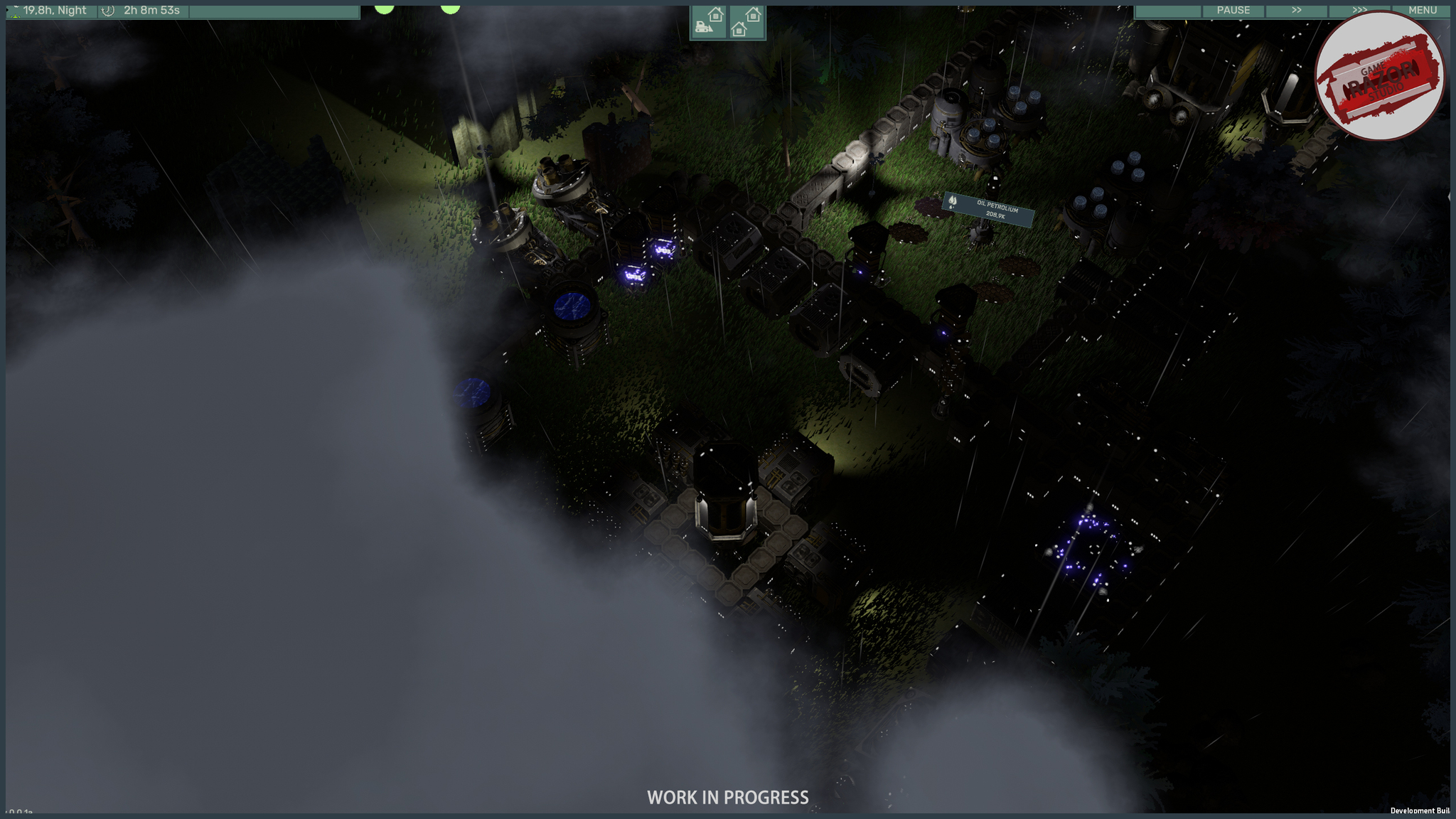Set triple fast-forward speed
Image resolution: width=1456 pixels, height=819 pixels.
(x=1359, y=10)
